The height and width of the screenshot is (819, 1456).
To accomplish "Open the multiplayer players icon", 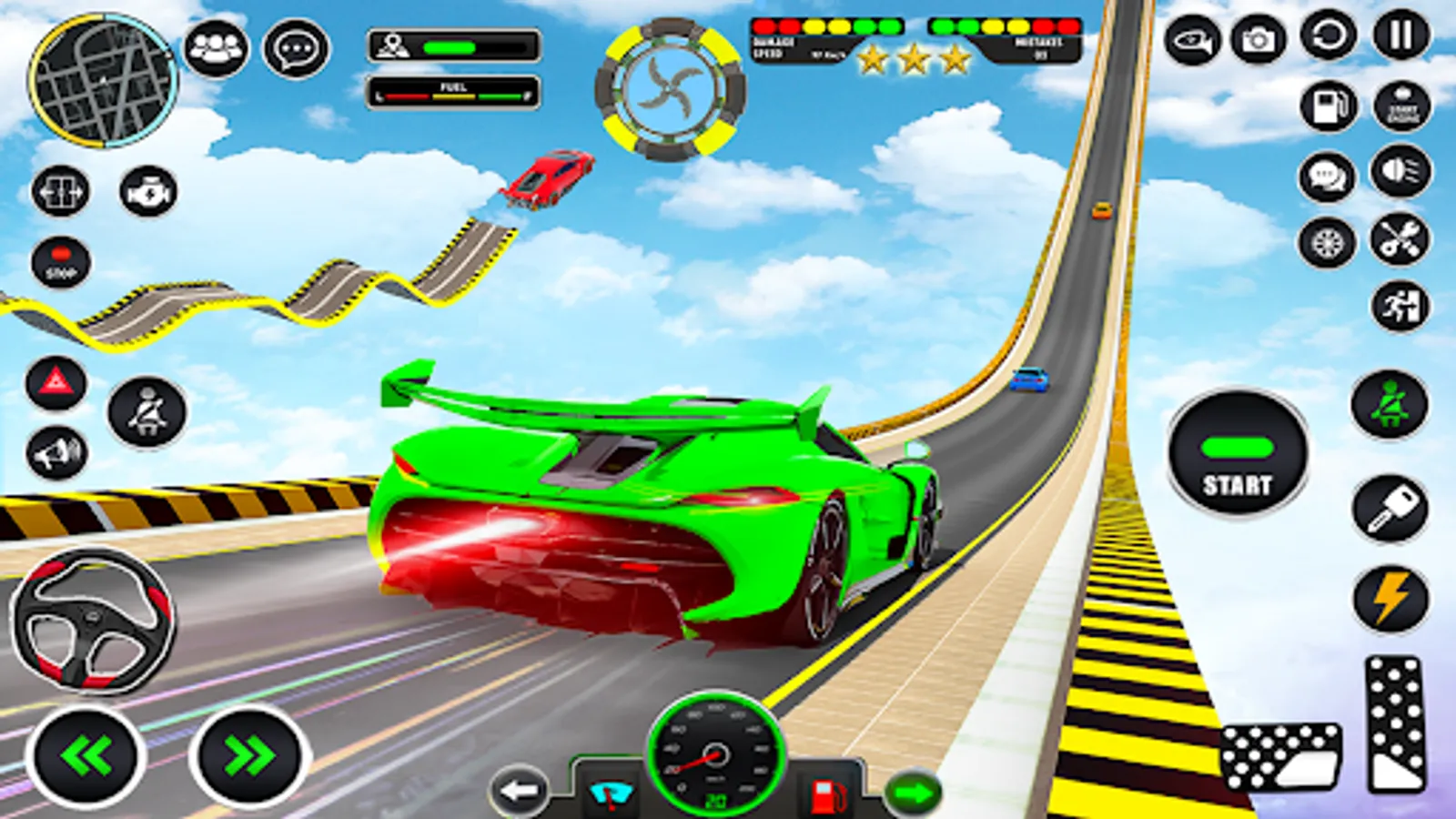I will (x=216, y=48).
